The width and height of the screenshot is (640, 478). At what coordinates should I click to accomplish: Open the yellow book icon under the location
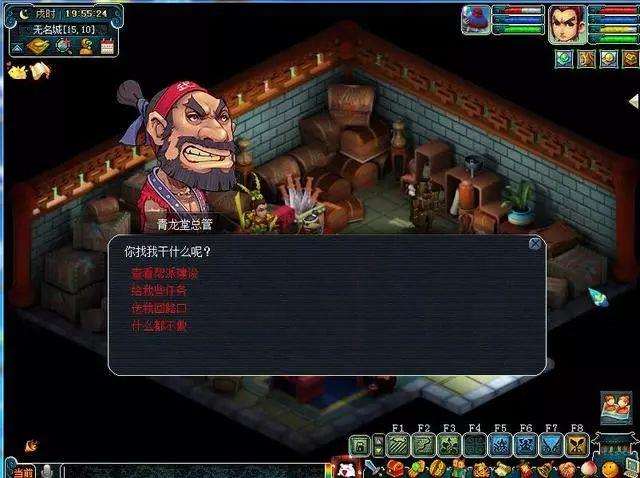point(37,46)
